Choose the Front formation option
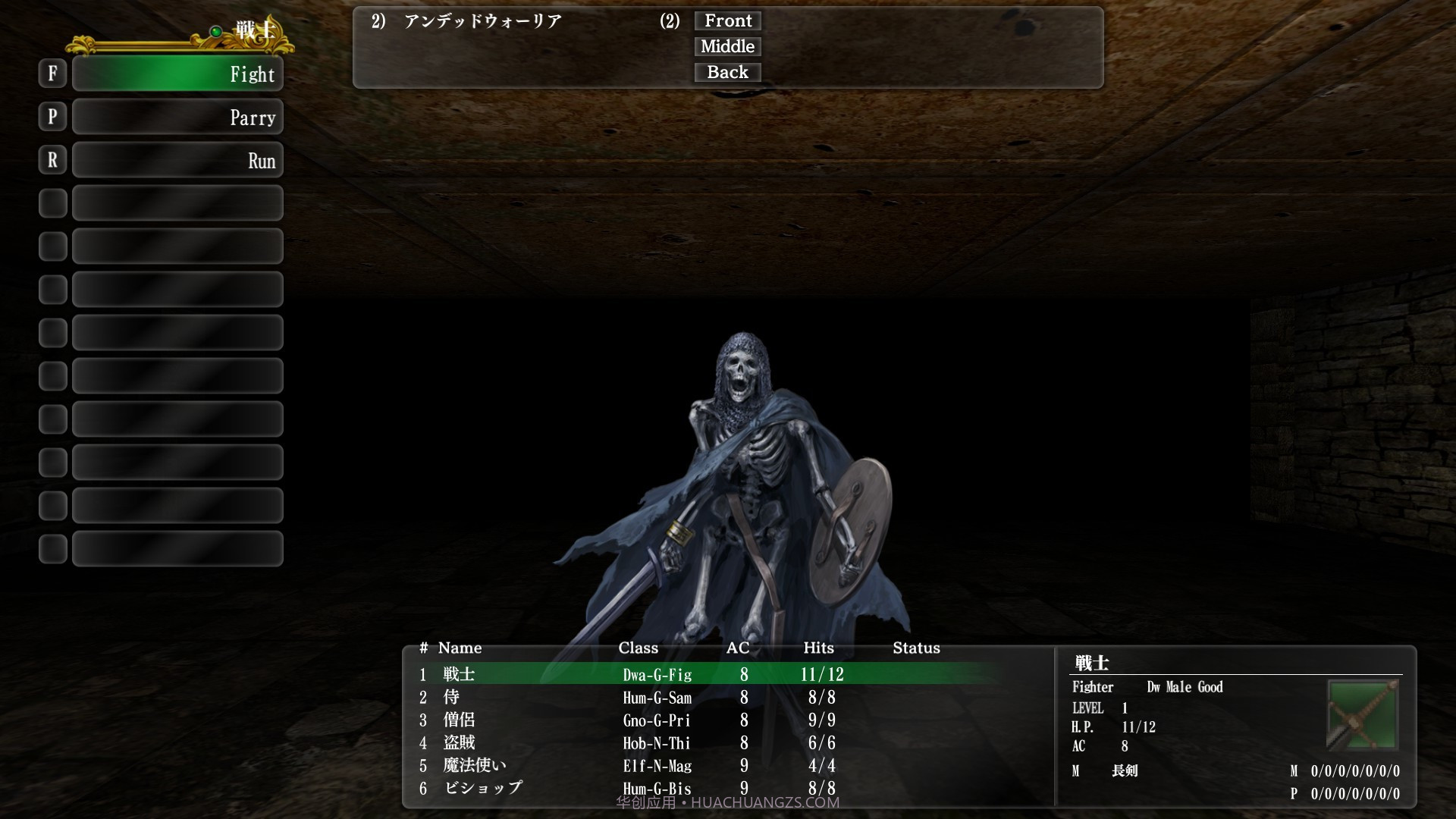The width and height of the screenshot is (1456, 819). [x=727, y=20]
